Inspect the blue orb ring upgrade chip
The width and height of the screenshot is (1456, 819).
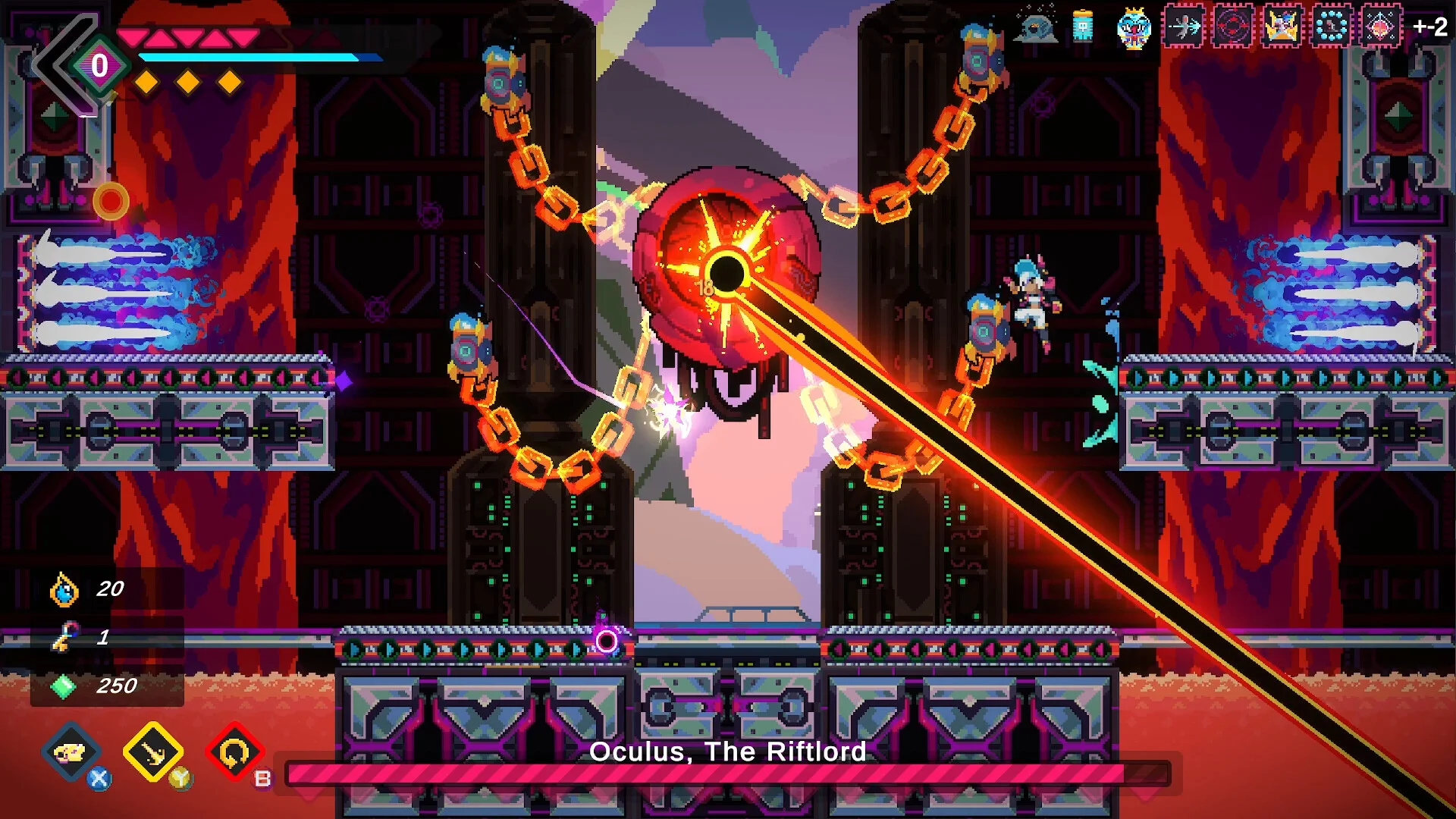(x=1332, y=27)
